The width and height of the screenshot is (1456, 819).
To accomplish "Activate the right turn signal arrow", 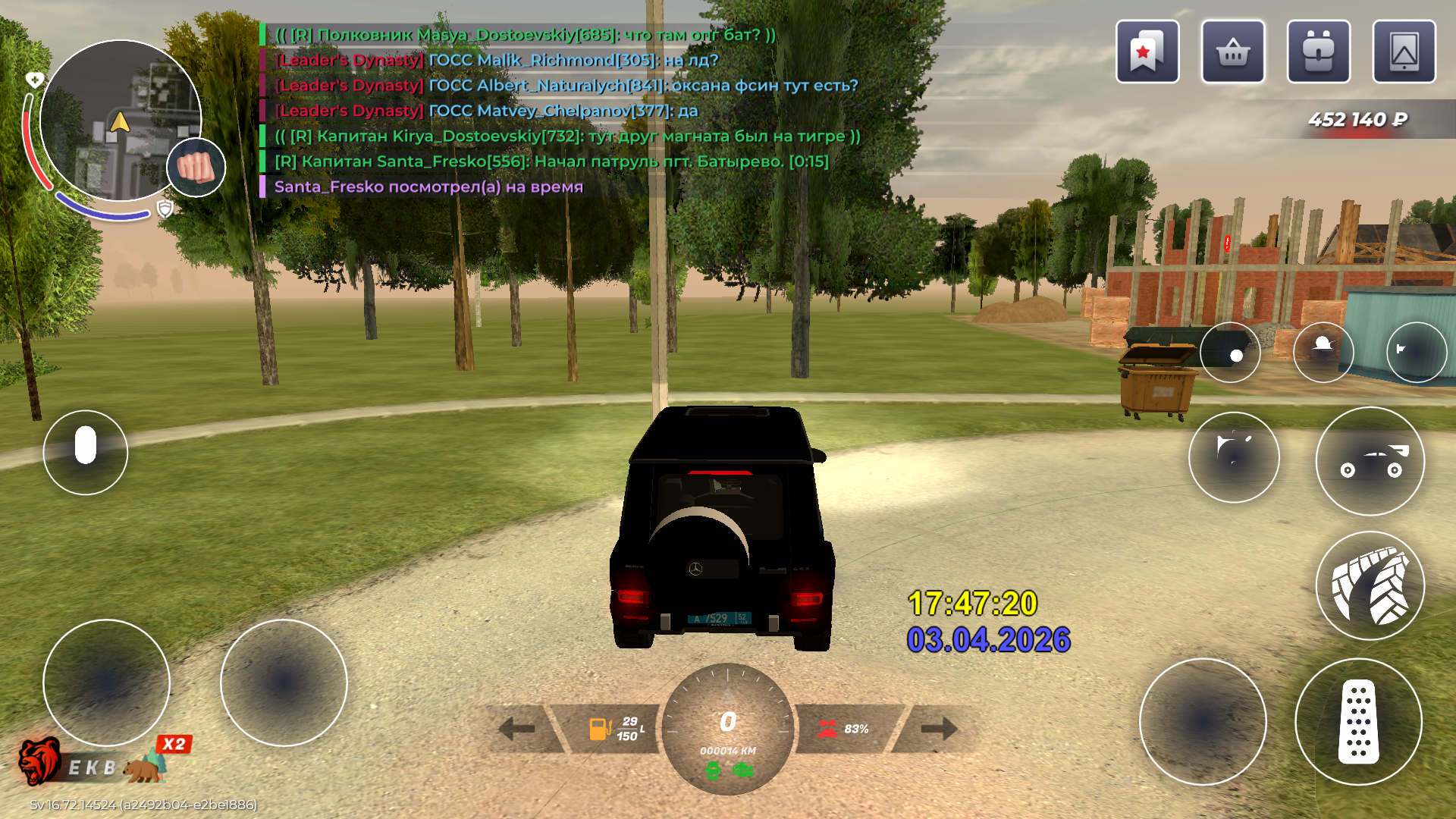I will click(939, 729).
